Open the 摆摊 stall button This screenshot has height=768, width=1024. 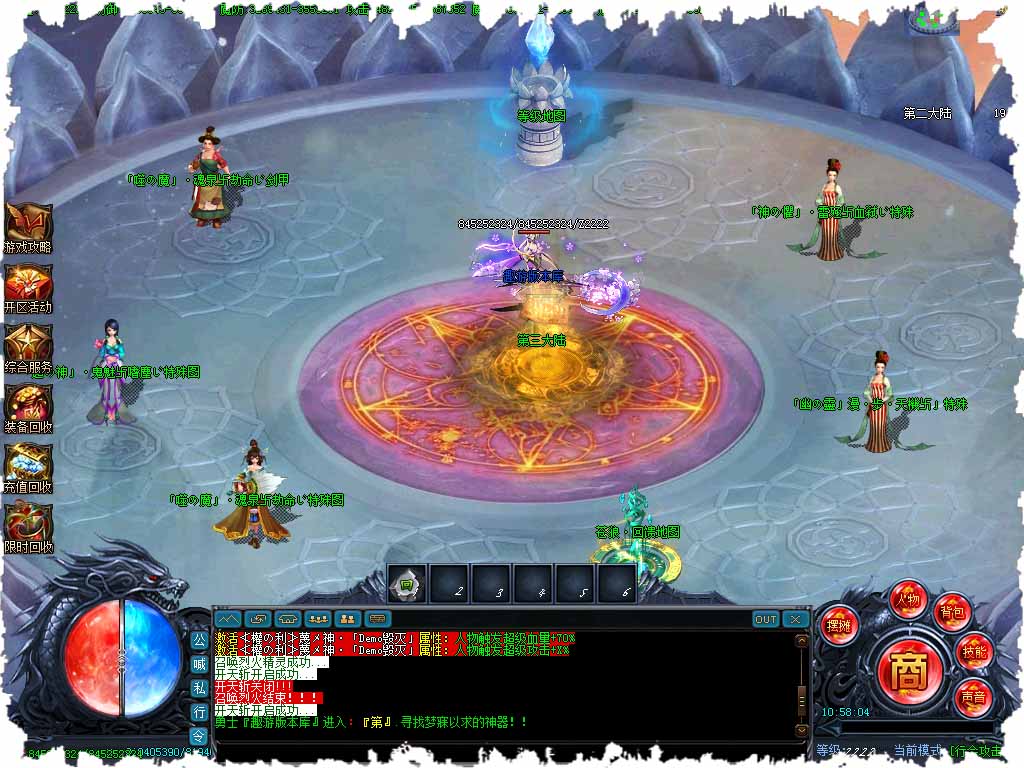click(838, 626)
